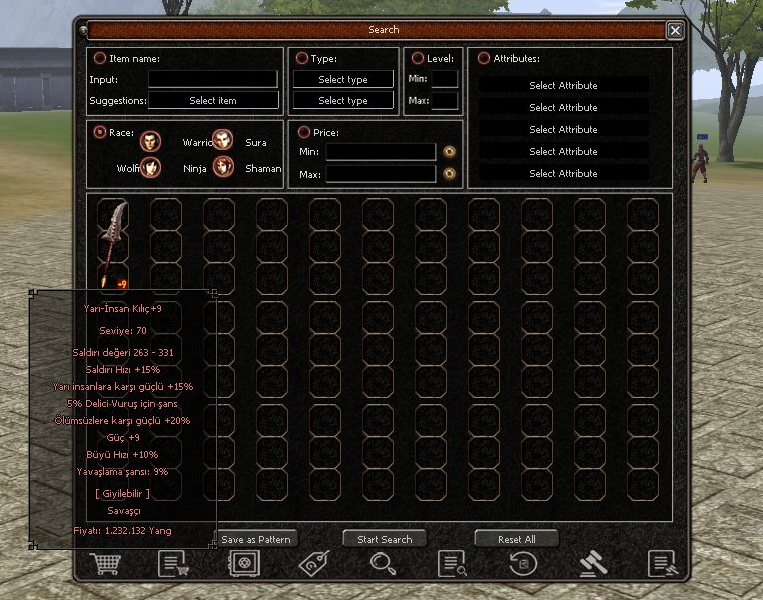Toggle the Race filter radio button
The width and height of the screenshot is (763, 600).
point(100,132)
